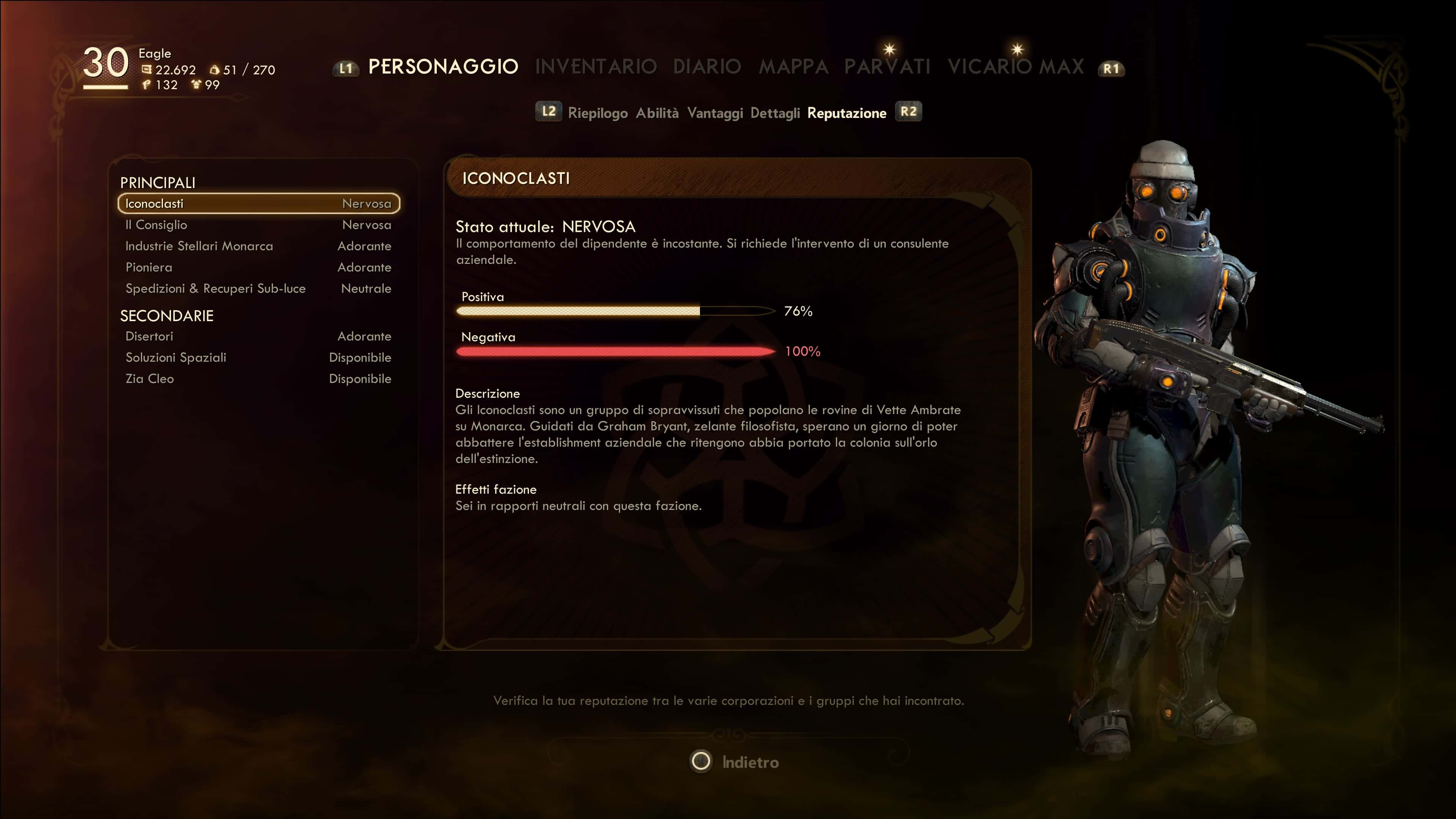Show the Vicario Max companion tab

coord(1016,67)
